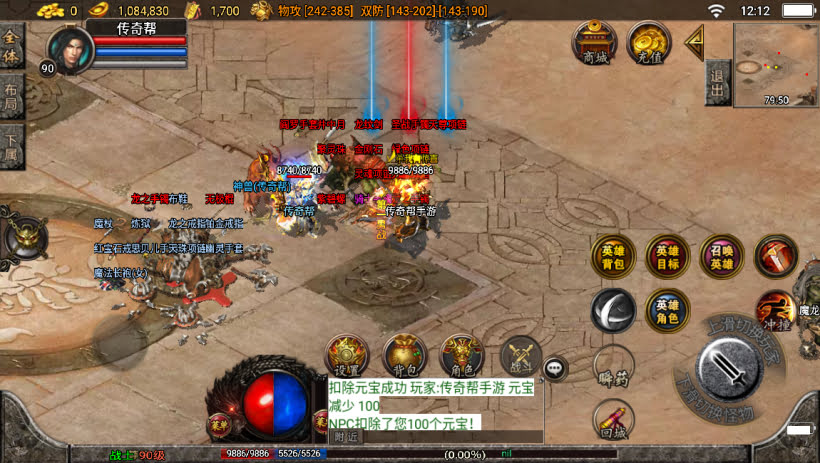This screenshot has width=820, height=463.
Task: Toggle the 战斗 battle mode button
Action: 519,357
